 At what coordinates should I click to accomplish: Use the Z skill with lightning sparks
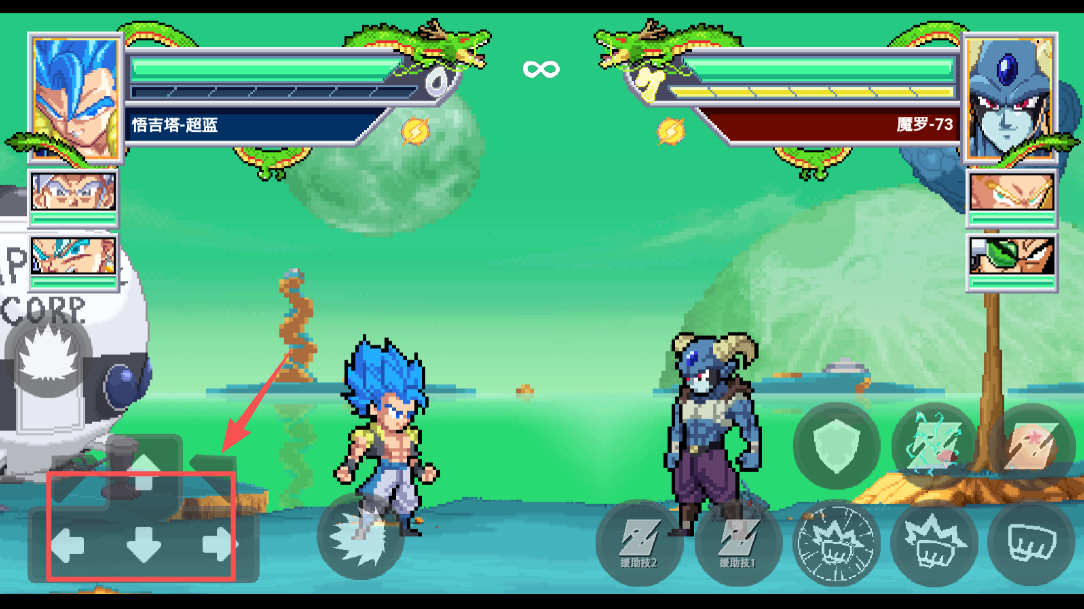tap(934, 446)
